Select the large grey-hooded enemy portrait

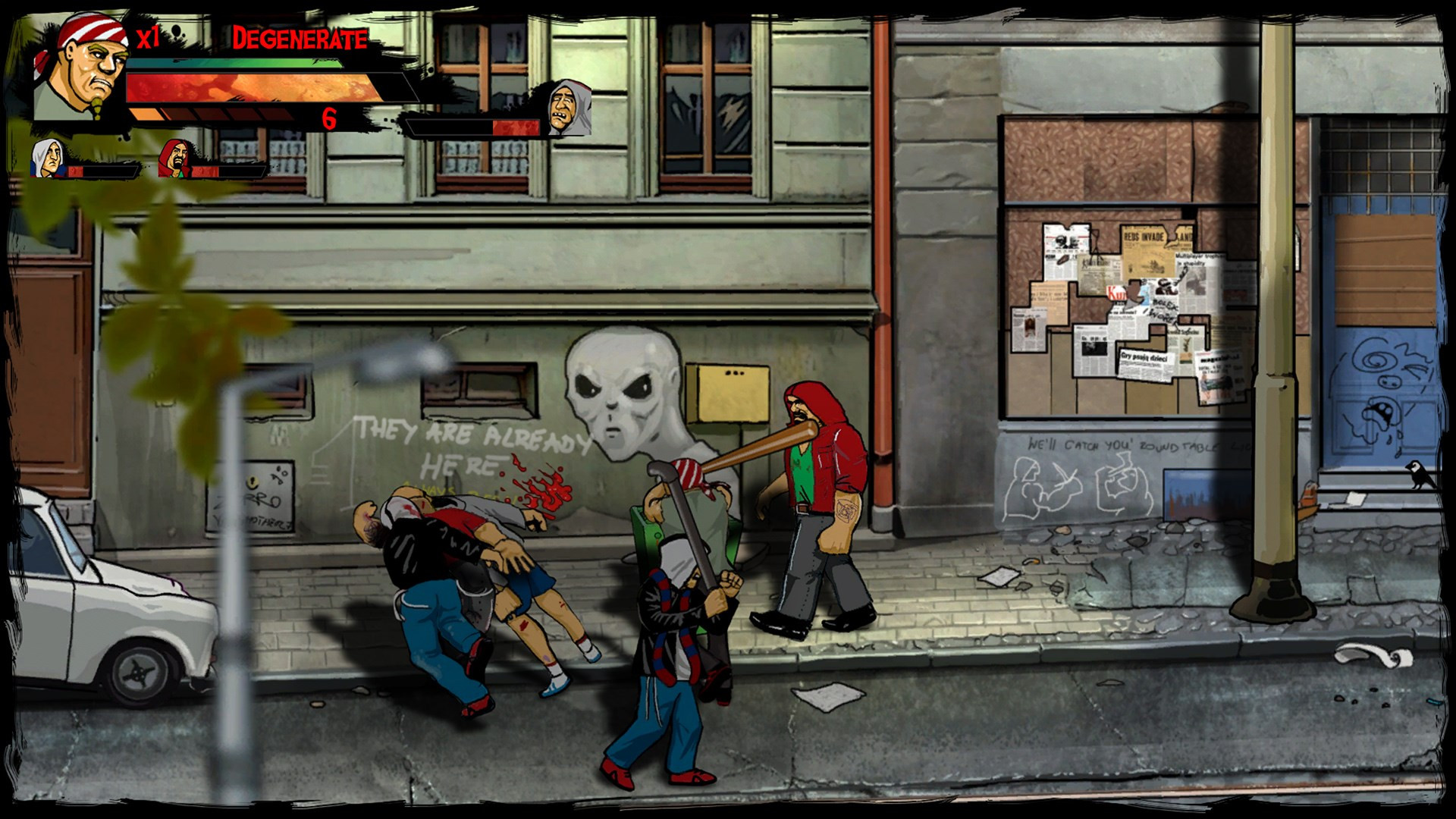570,108
